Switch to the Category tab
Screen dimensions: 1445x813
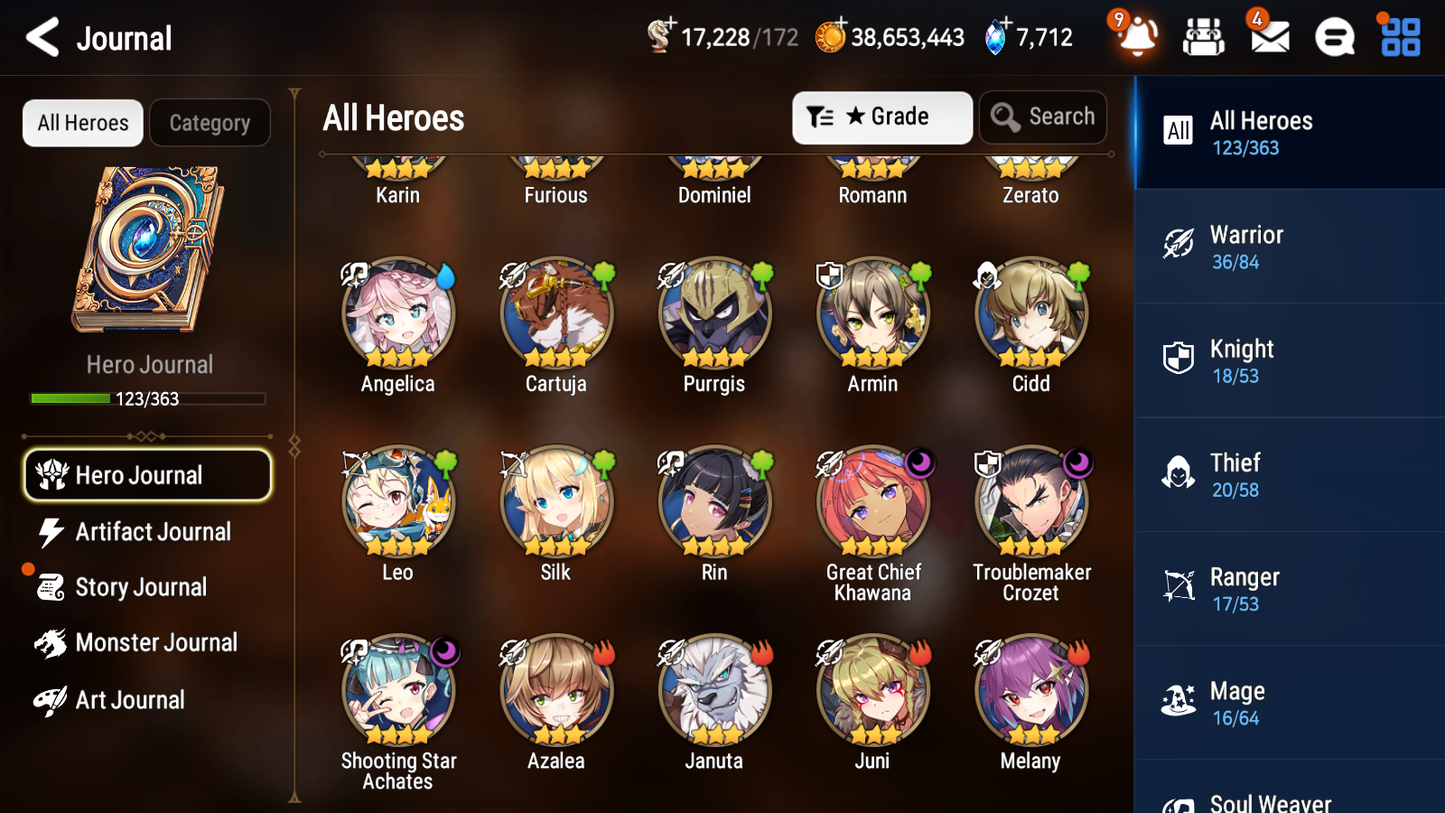[210, 123]
